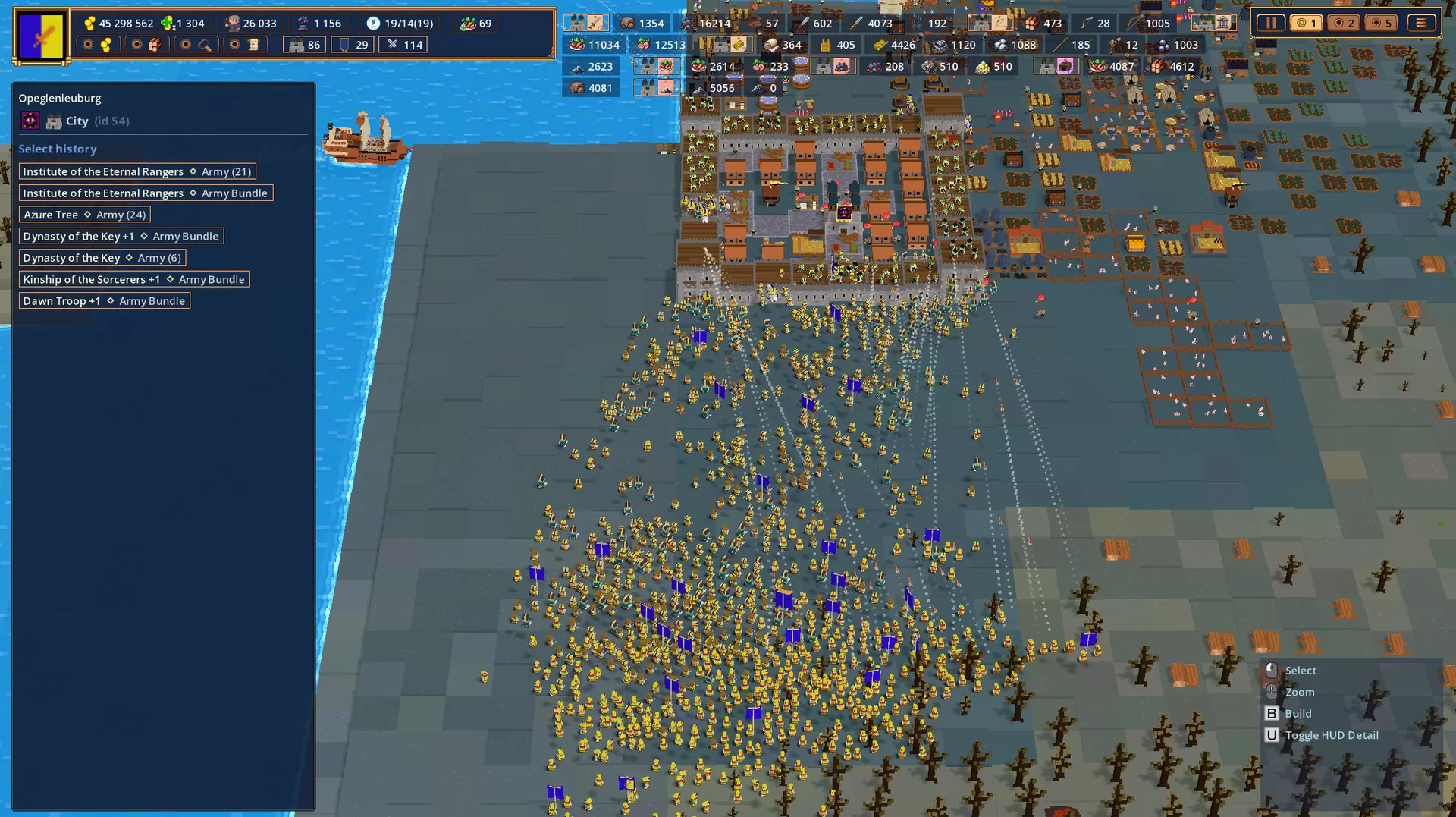Select the Azure Tree Army (24) entry
Viewport: 1456px width, 817px height.
click(x=83, y=215)
